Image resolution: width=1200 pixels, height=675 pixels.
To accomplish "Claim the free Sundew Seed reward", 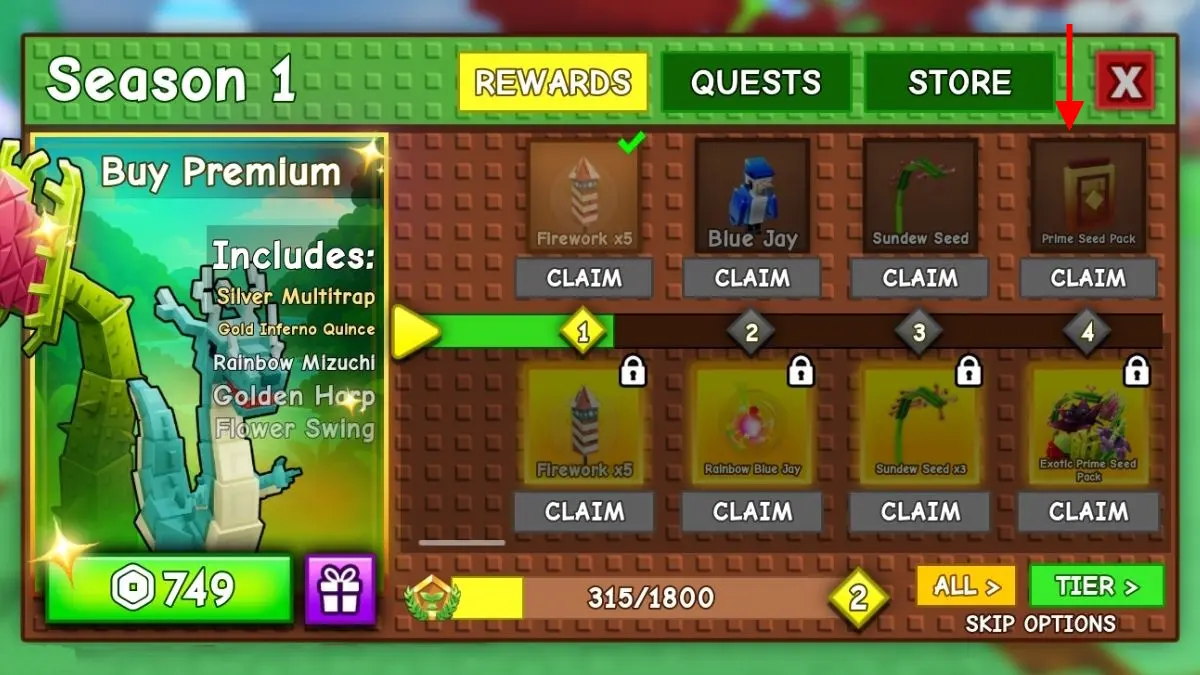I will coord(920,278).
